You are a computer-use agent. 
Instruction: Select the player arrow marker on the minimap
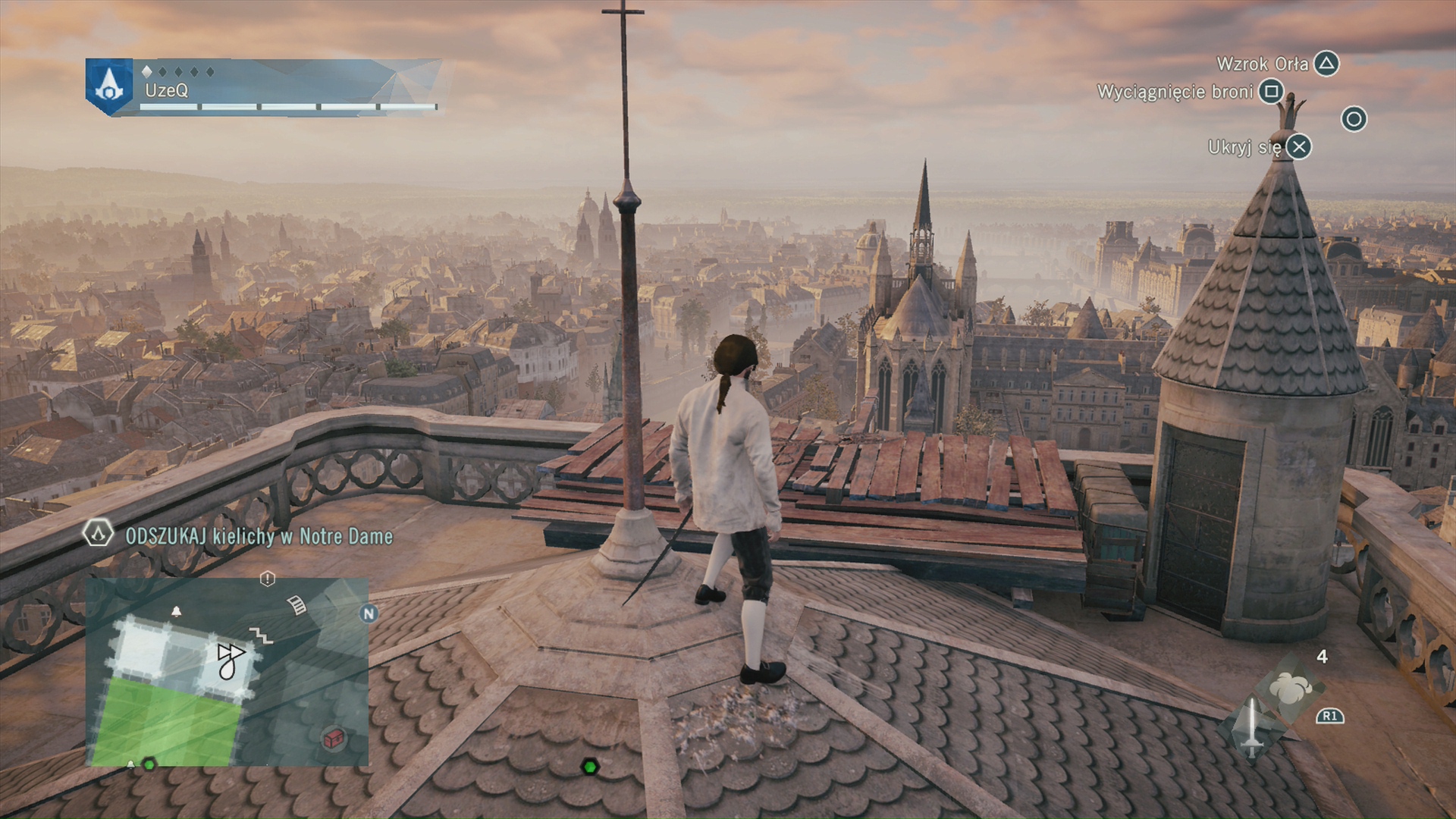pos(229,657)
